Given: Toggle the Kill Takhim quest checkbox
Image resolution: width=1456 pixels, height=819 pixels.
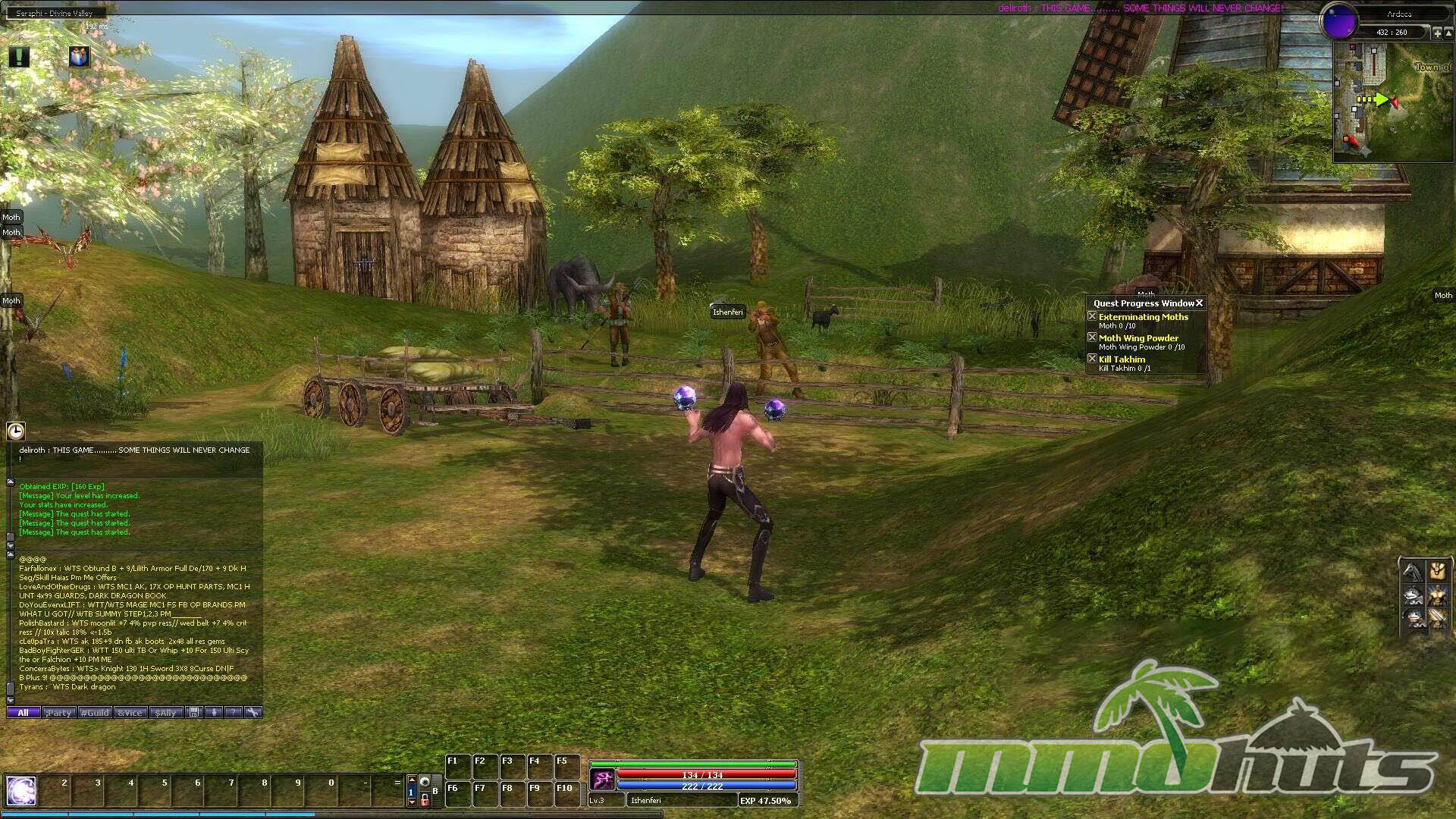Looking at the screenshot, I should [x=1092, y=359].
